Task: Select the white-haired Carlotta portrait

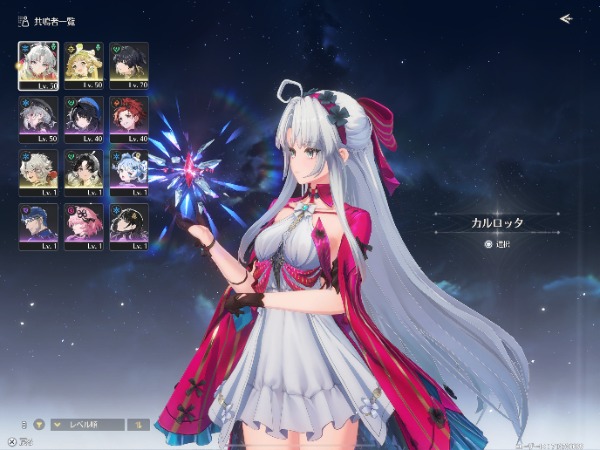Action: [38, 64]
